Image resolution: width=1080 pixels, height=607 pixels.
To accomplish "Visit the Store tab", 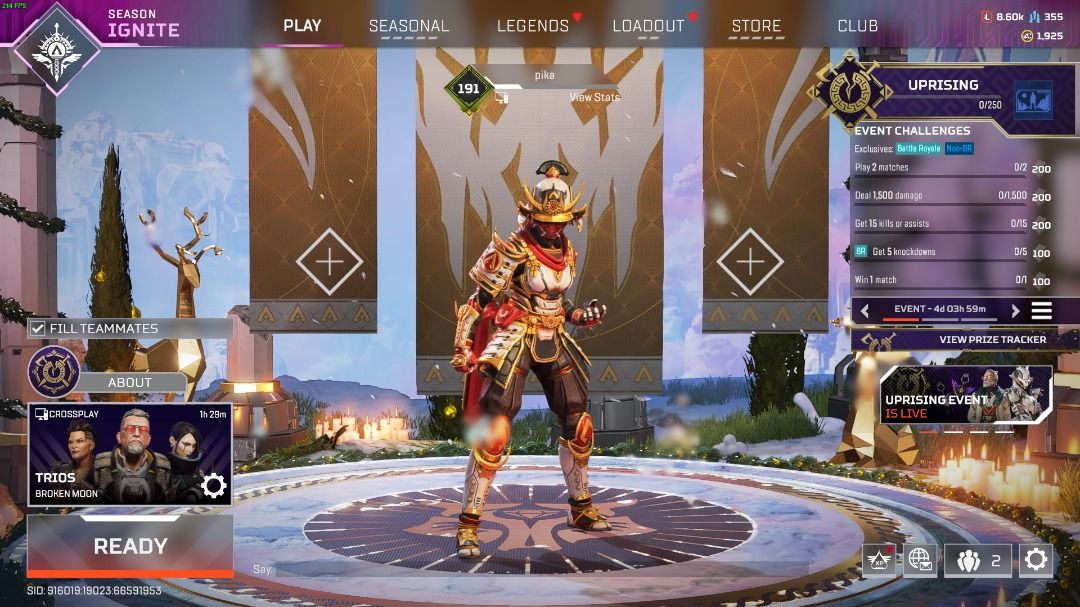I will point(756,26).
